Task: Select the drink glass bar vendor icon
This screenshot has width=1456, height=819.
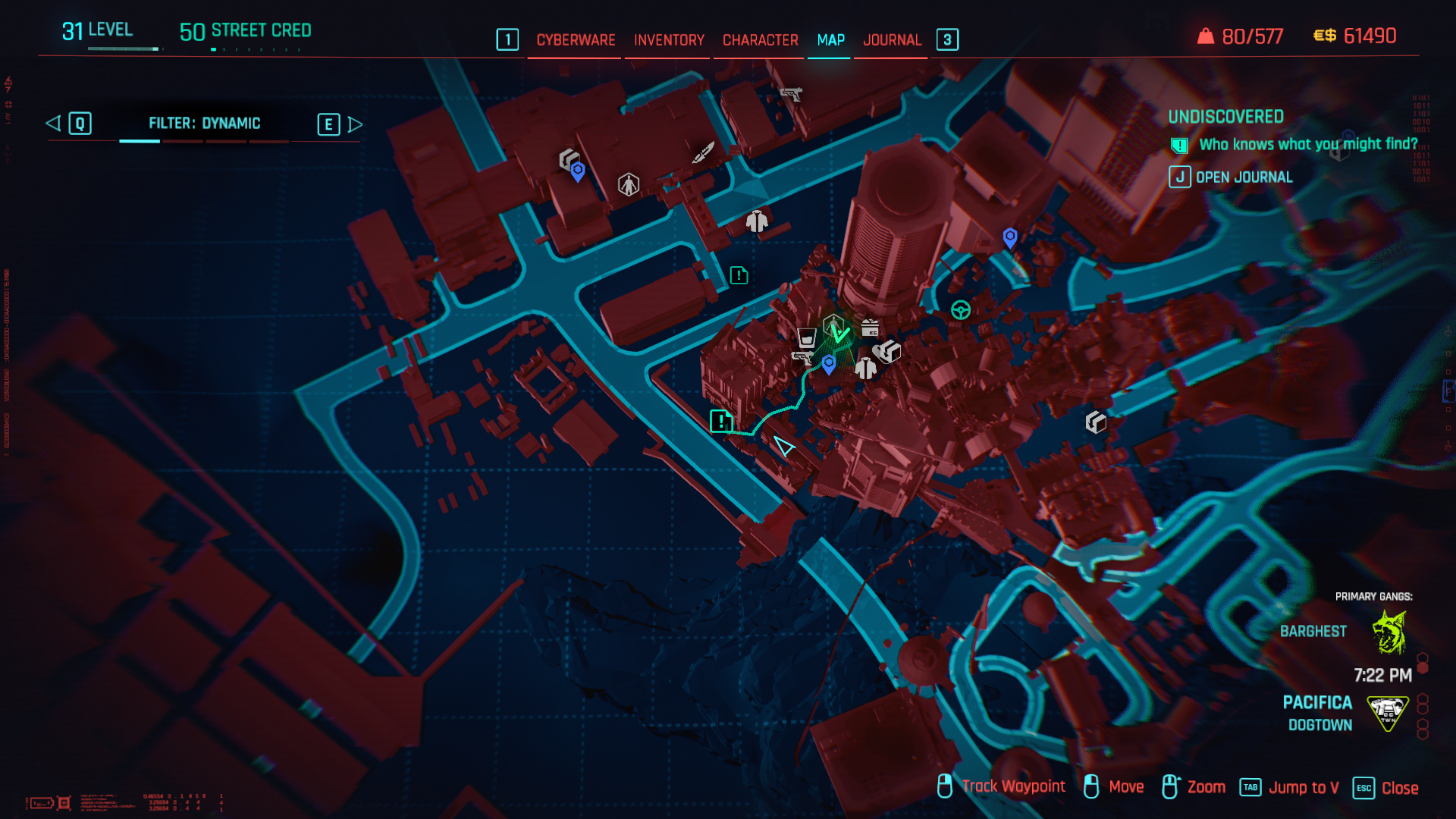Action: point(805,337)
